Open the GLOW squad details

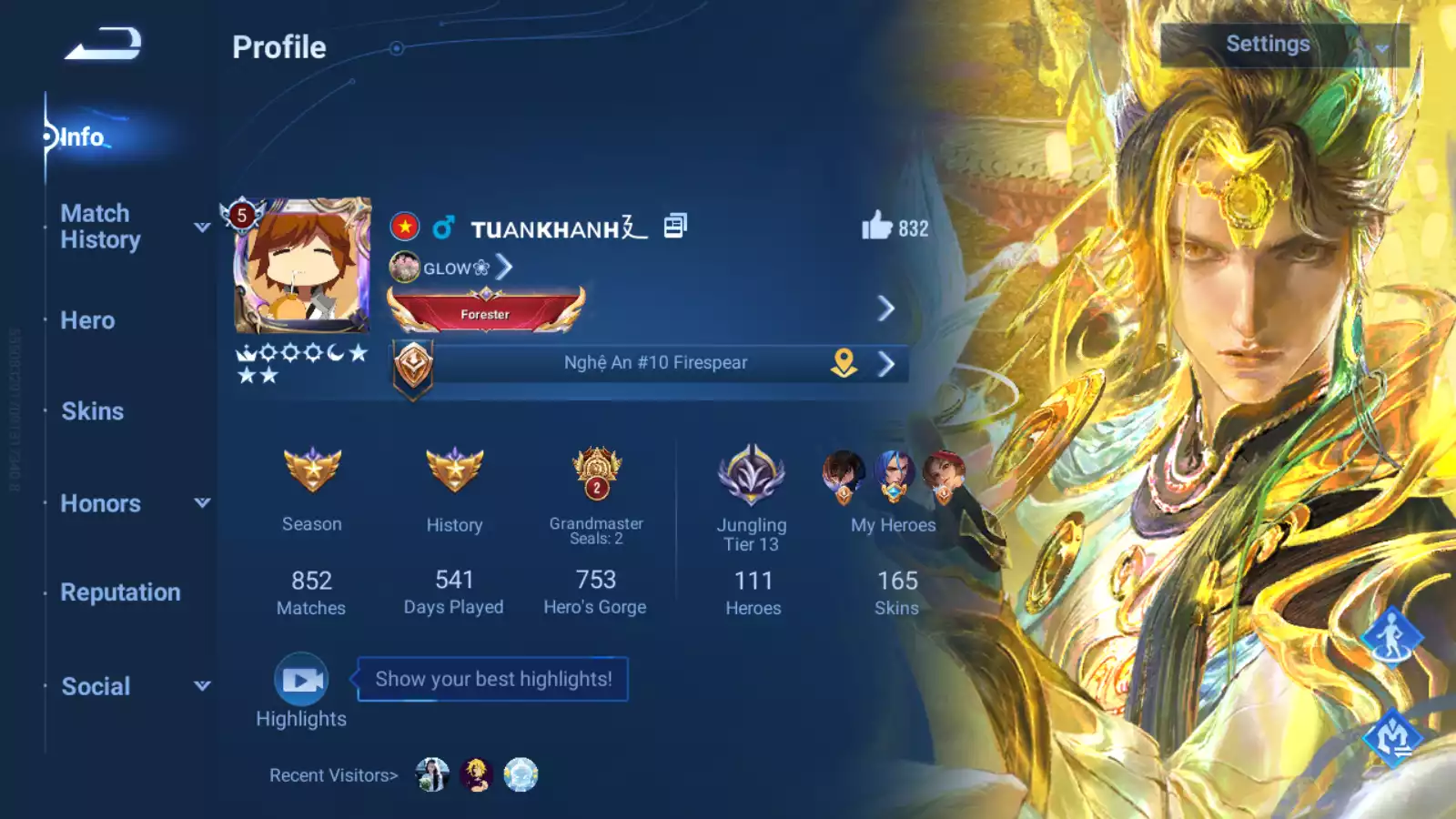pos(452,268)
